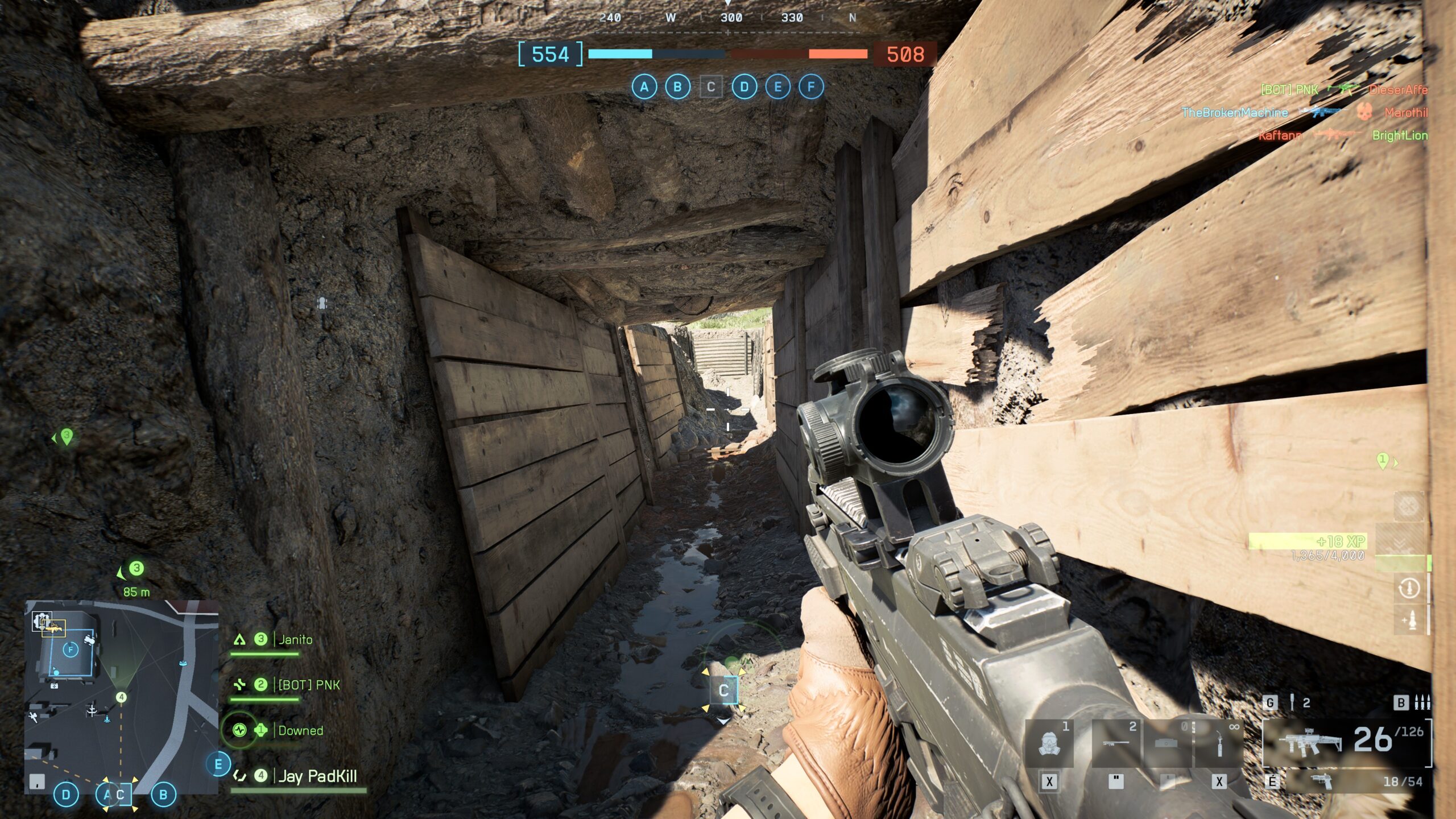Equip the repair torch slot
1456x819 pixels.
pos(1219,743)
